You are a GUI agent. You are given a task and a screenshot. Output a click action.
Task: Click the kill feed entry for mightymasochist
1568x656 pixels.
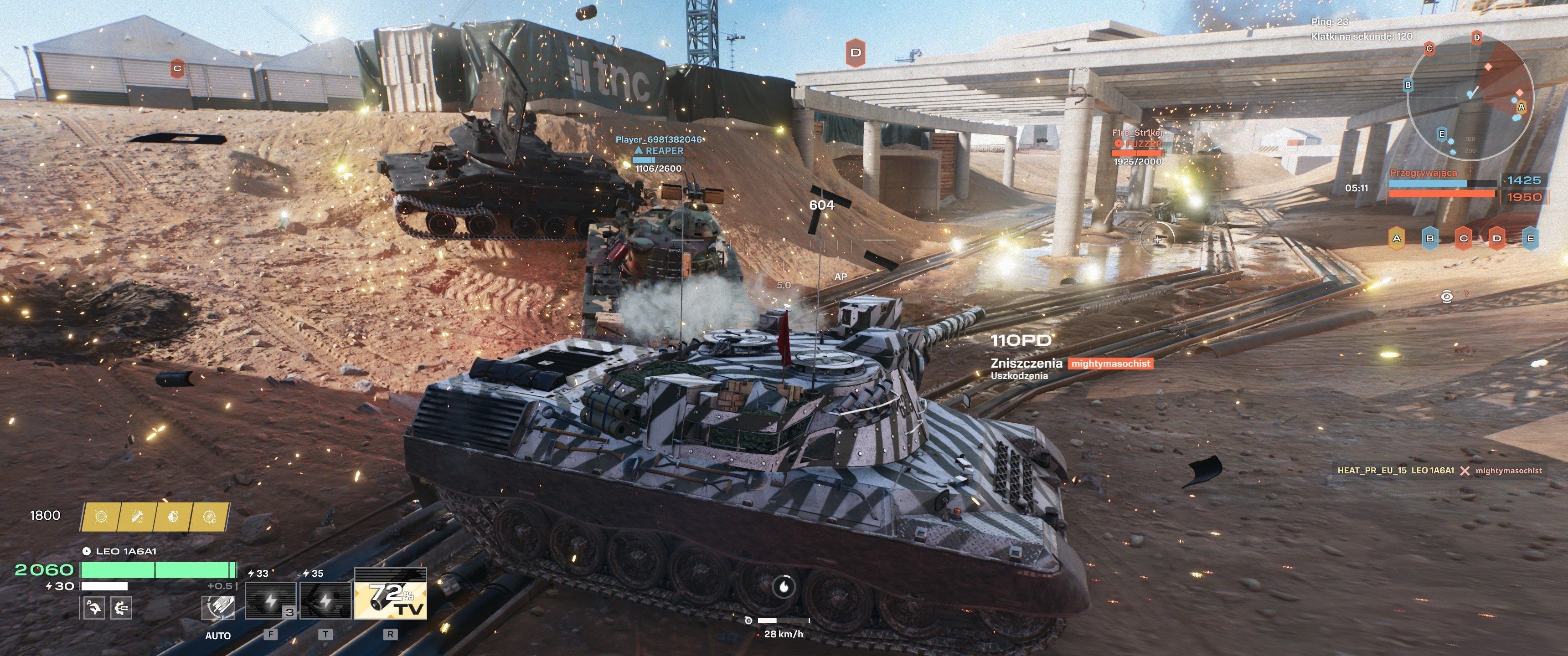coord(1439,471)
